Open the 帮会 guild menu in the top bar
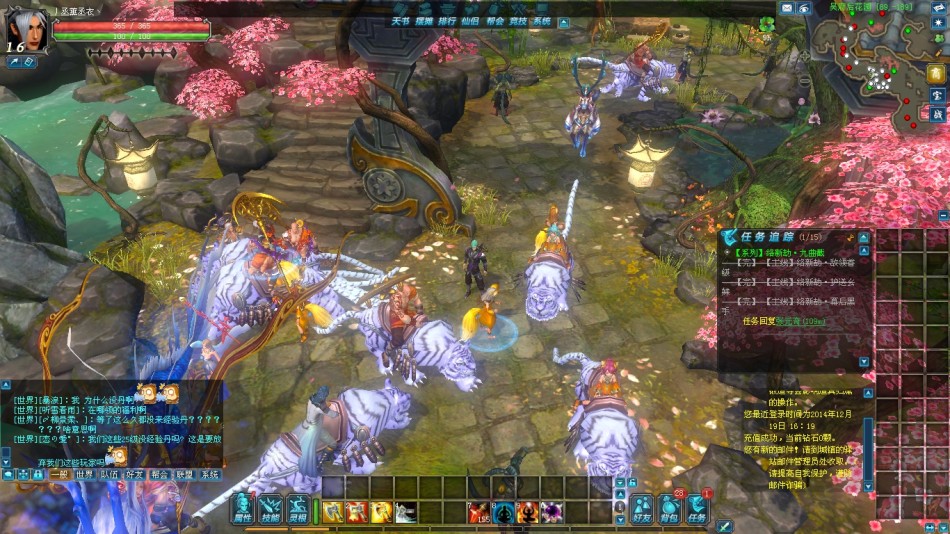The image size is (950, 534). 495,20
